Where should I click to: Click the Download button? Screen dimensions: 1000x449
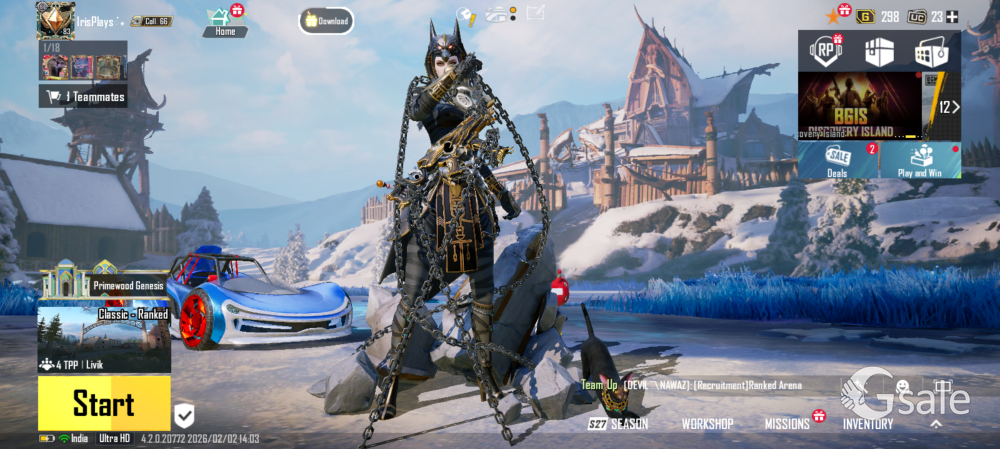[326, 21]
